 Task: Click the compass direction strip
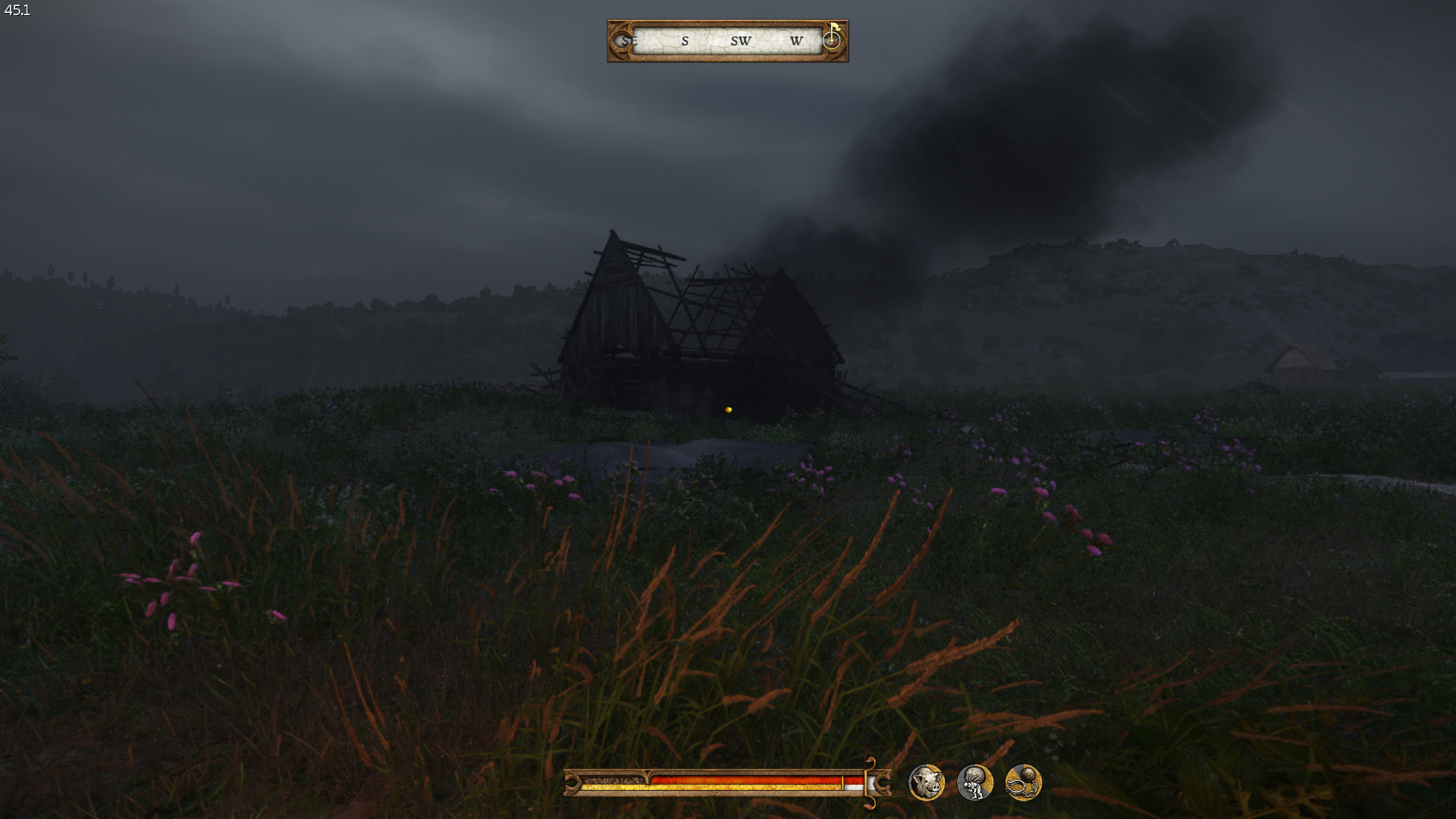[726, 41]
